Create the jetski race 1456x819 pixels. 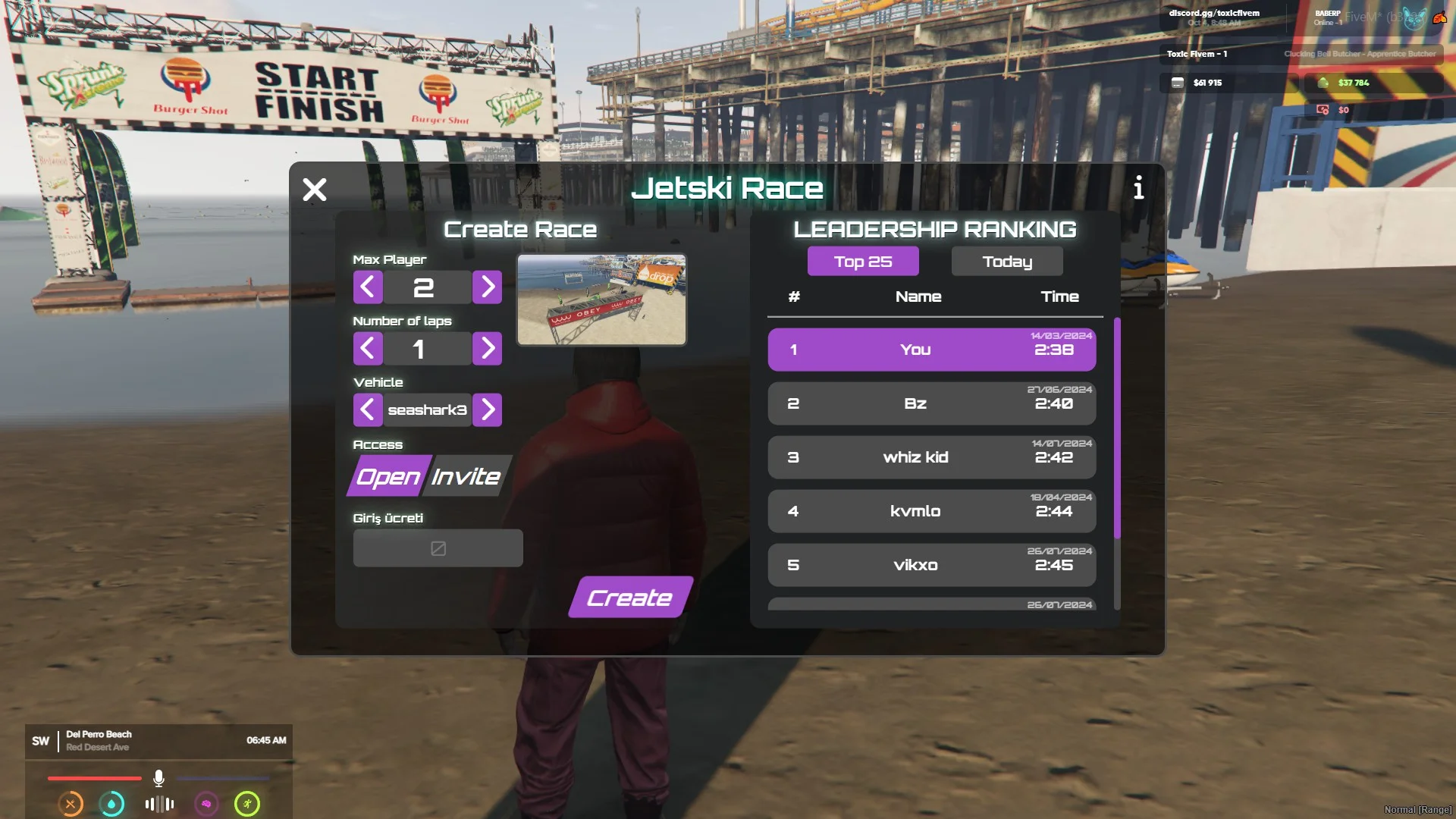(629, 598)
